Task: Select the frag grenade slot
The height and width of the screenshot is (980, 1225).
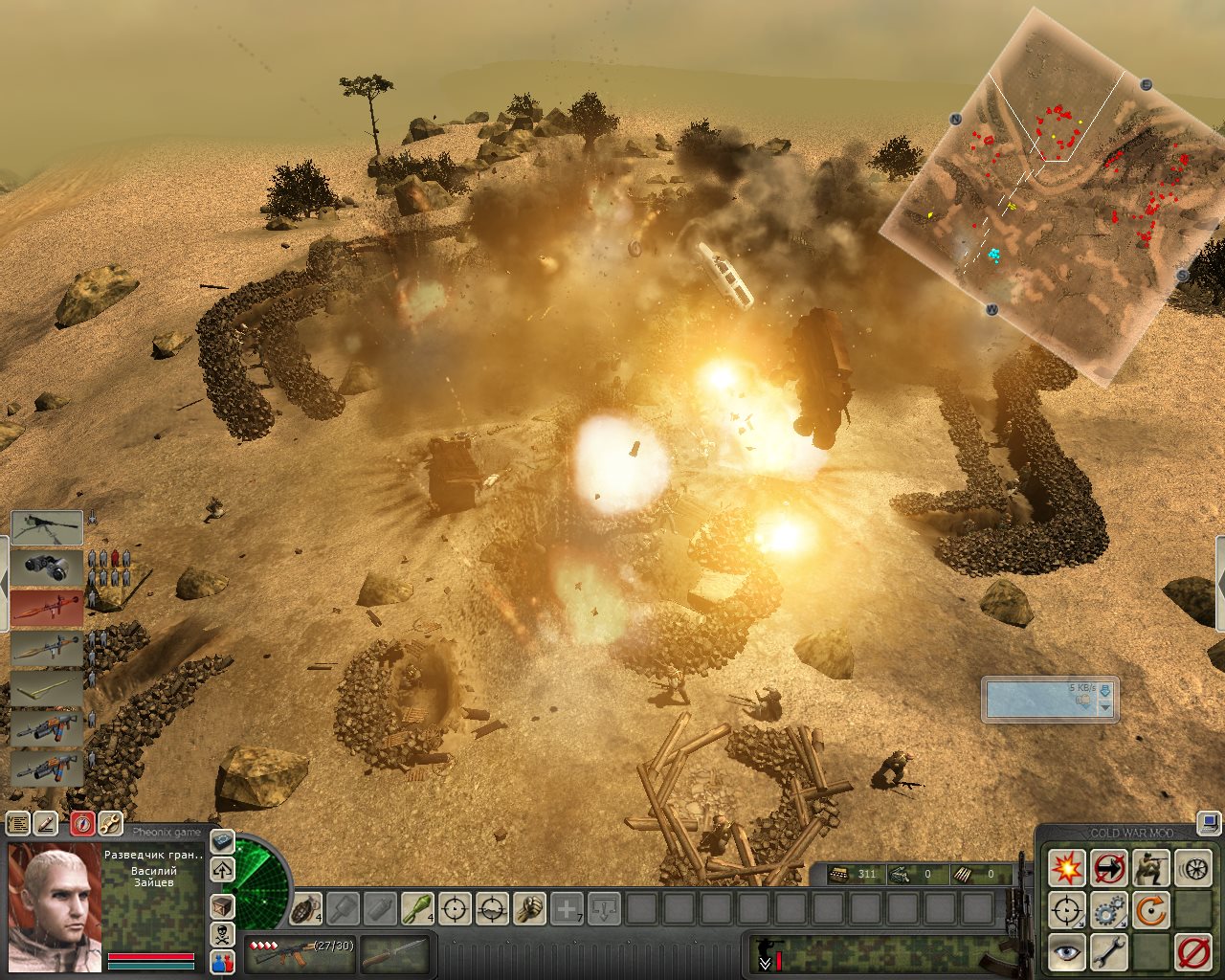Action: click(305, 907)
